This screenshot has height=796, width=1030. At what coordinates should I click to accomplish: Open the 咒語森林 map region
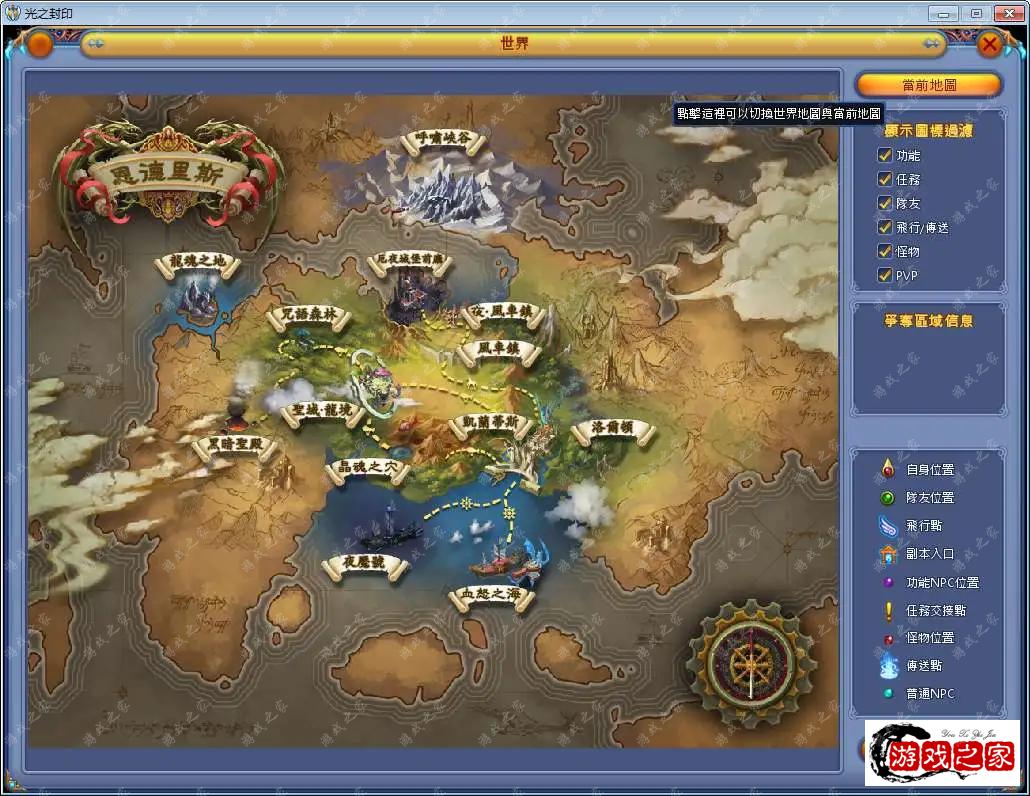310,316
